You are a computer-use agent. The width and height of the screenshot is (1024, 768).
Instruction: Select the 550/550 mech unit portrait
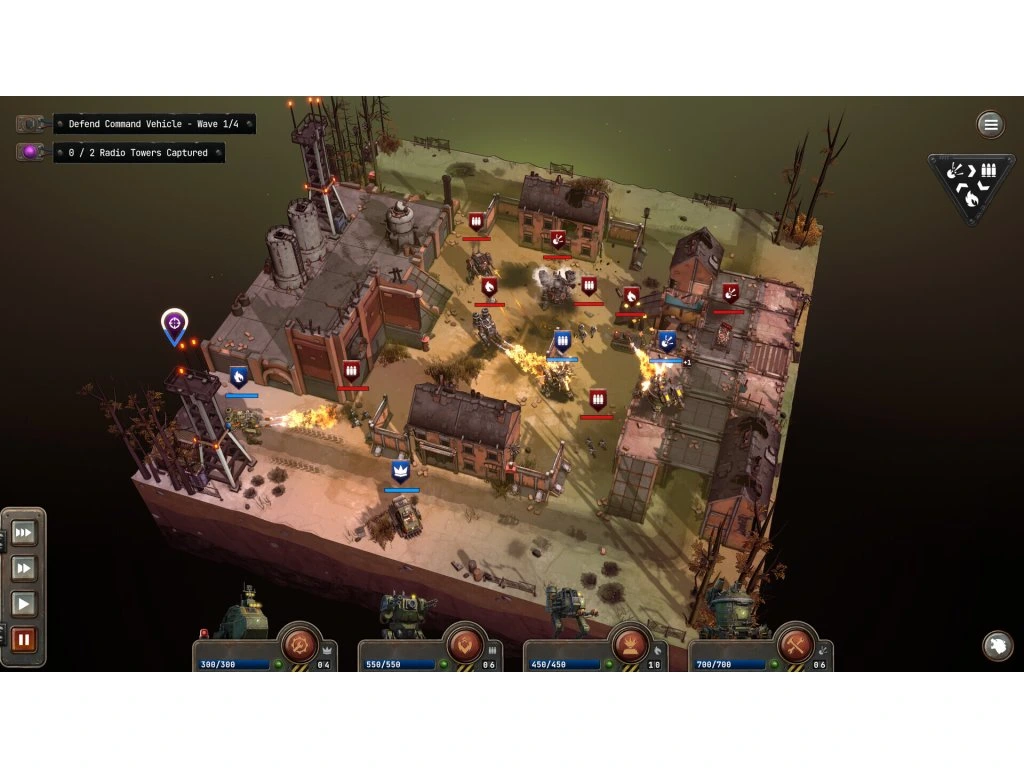pos(407,614)
